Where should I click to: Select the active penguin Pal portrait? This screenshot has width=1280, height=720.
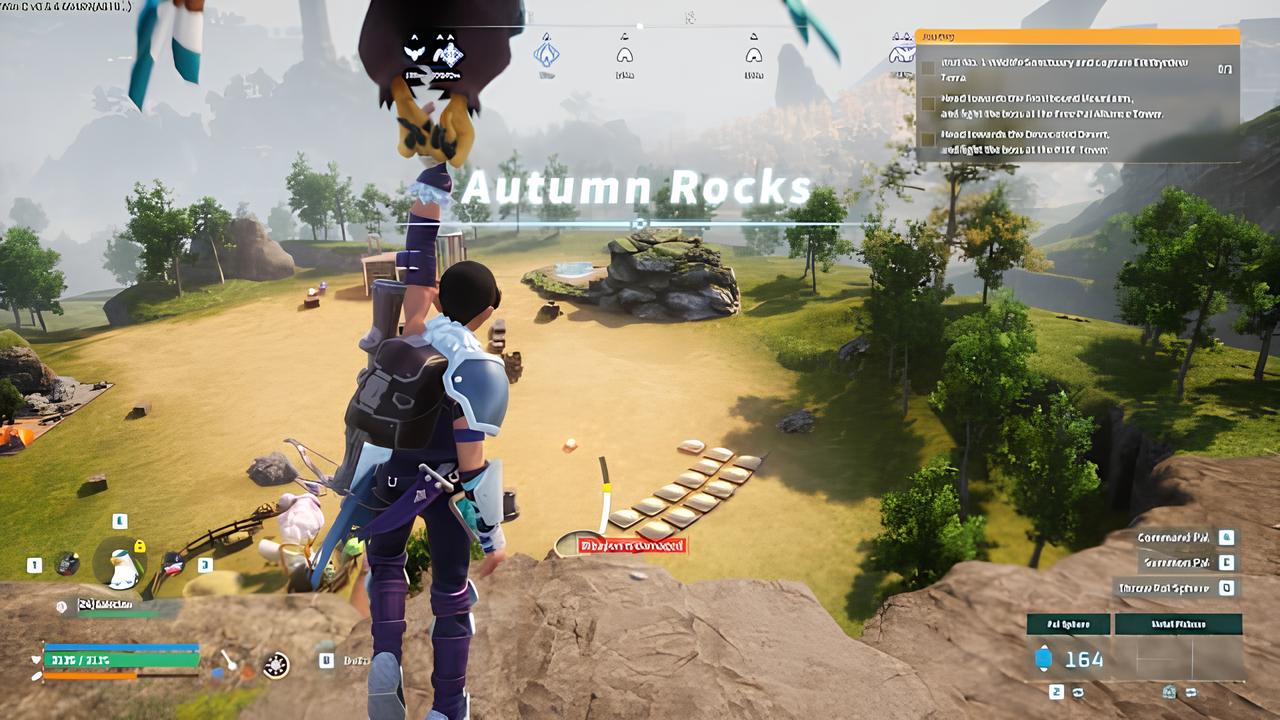point(122,567)
